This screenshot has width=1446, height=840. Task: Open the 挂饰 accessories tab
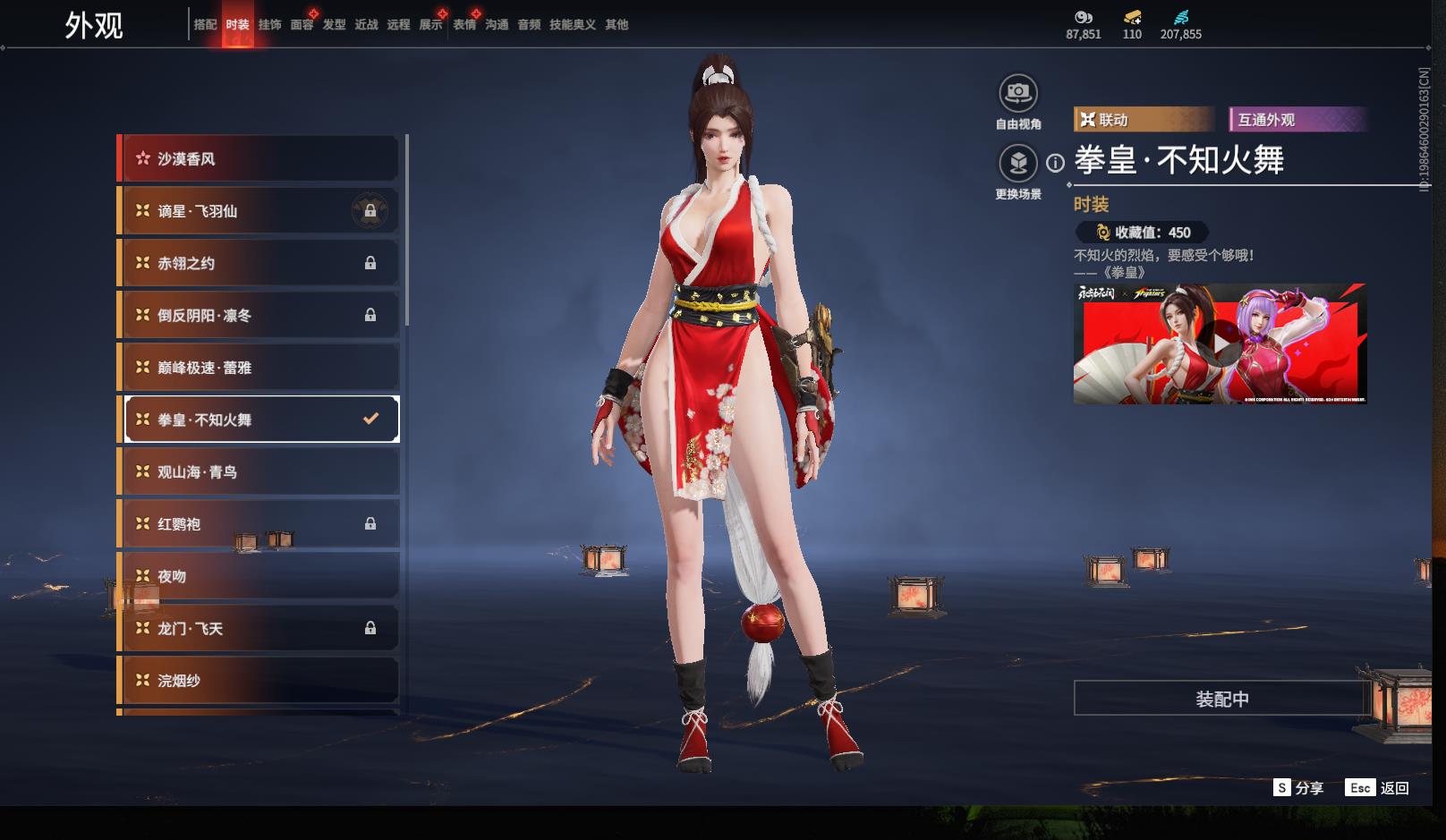pos(269,25)
